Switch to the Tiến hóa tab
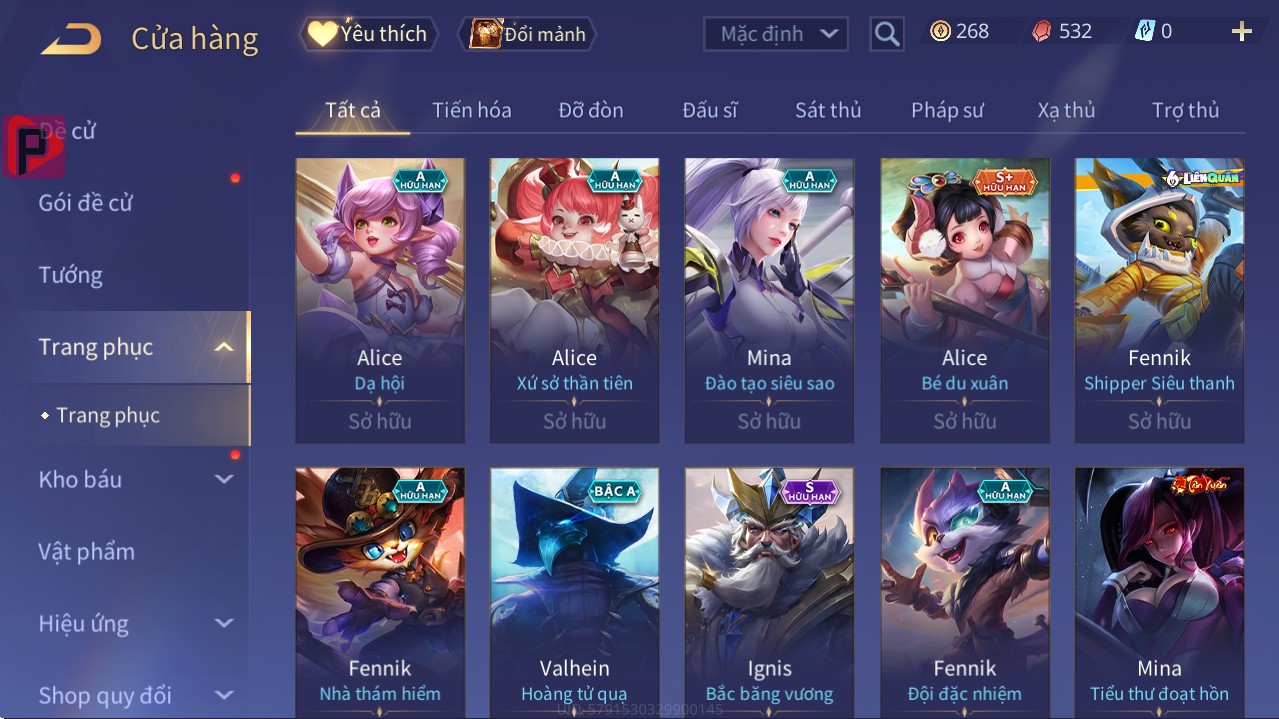The image size is (1279, 719). (471, 110)
